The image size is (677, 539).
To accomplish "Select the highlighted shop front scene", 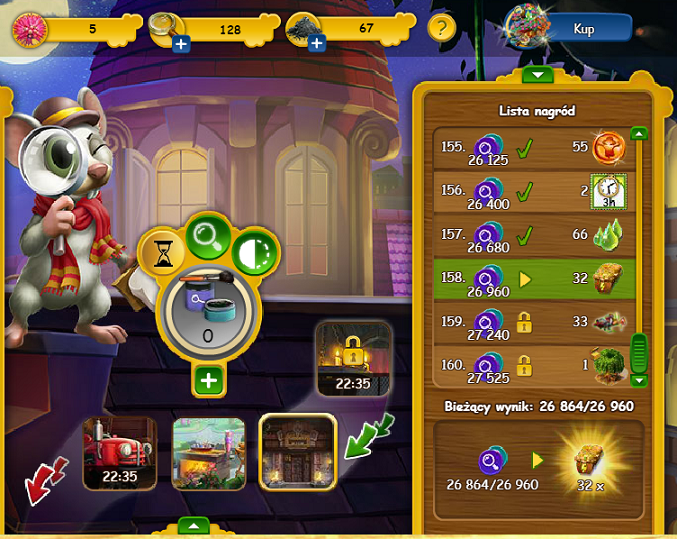I will click(x=298, y=453).
